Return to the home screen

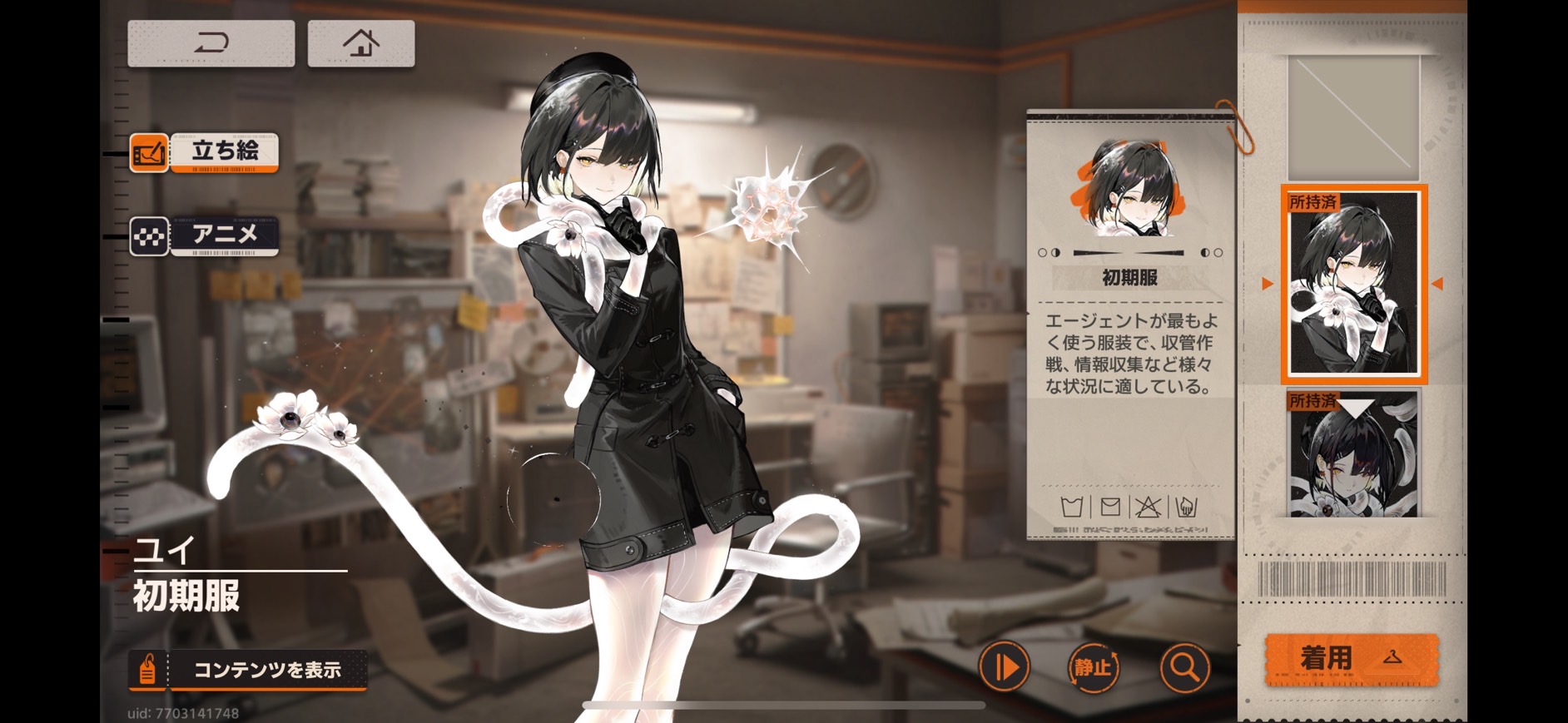coord(361,43)
